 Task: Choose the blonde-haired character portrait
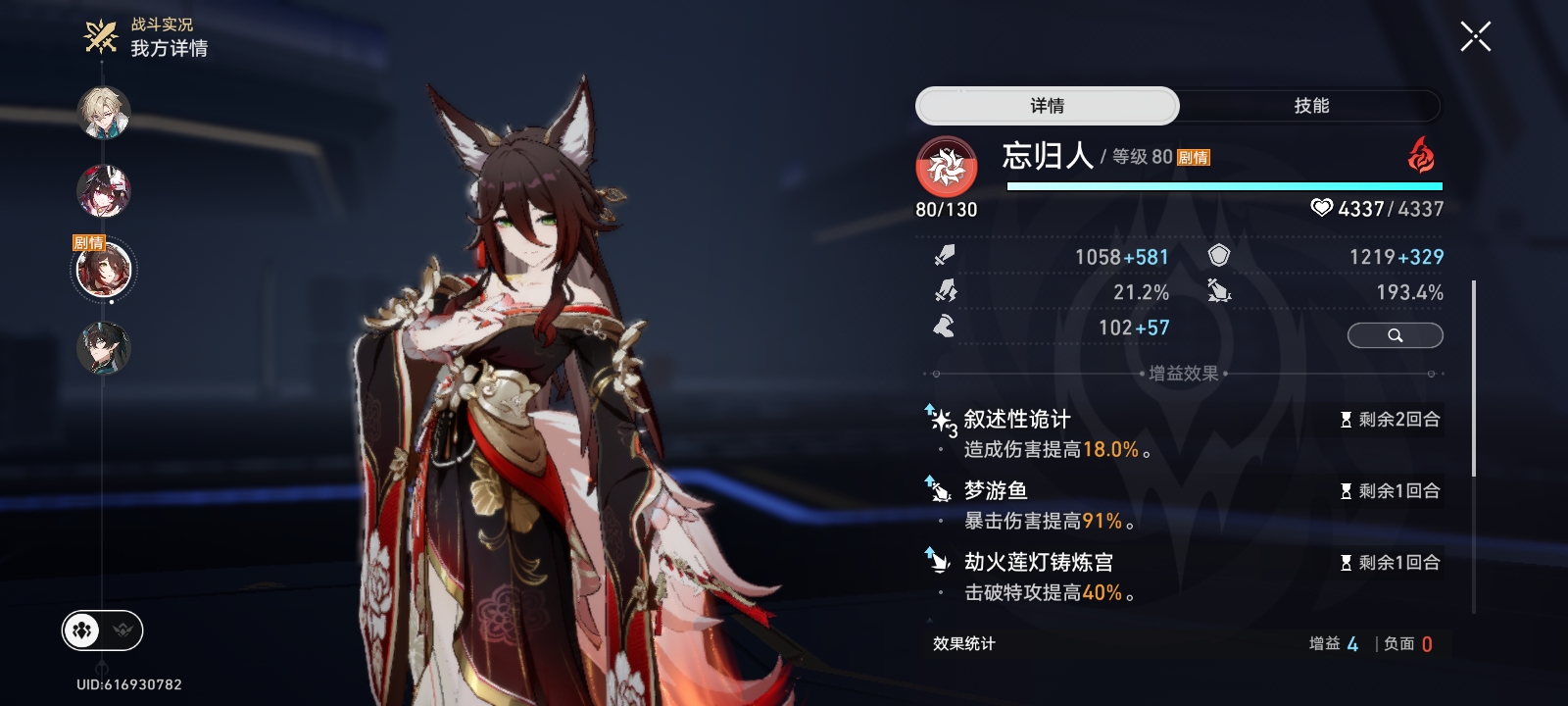pyautogui.click(x=104, y=113)
